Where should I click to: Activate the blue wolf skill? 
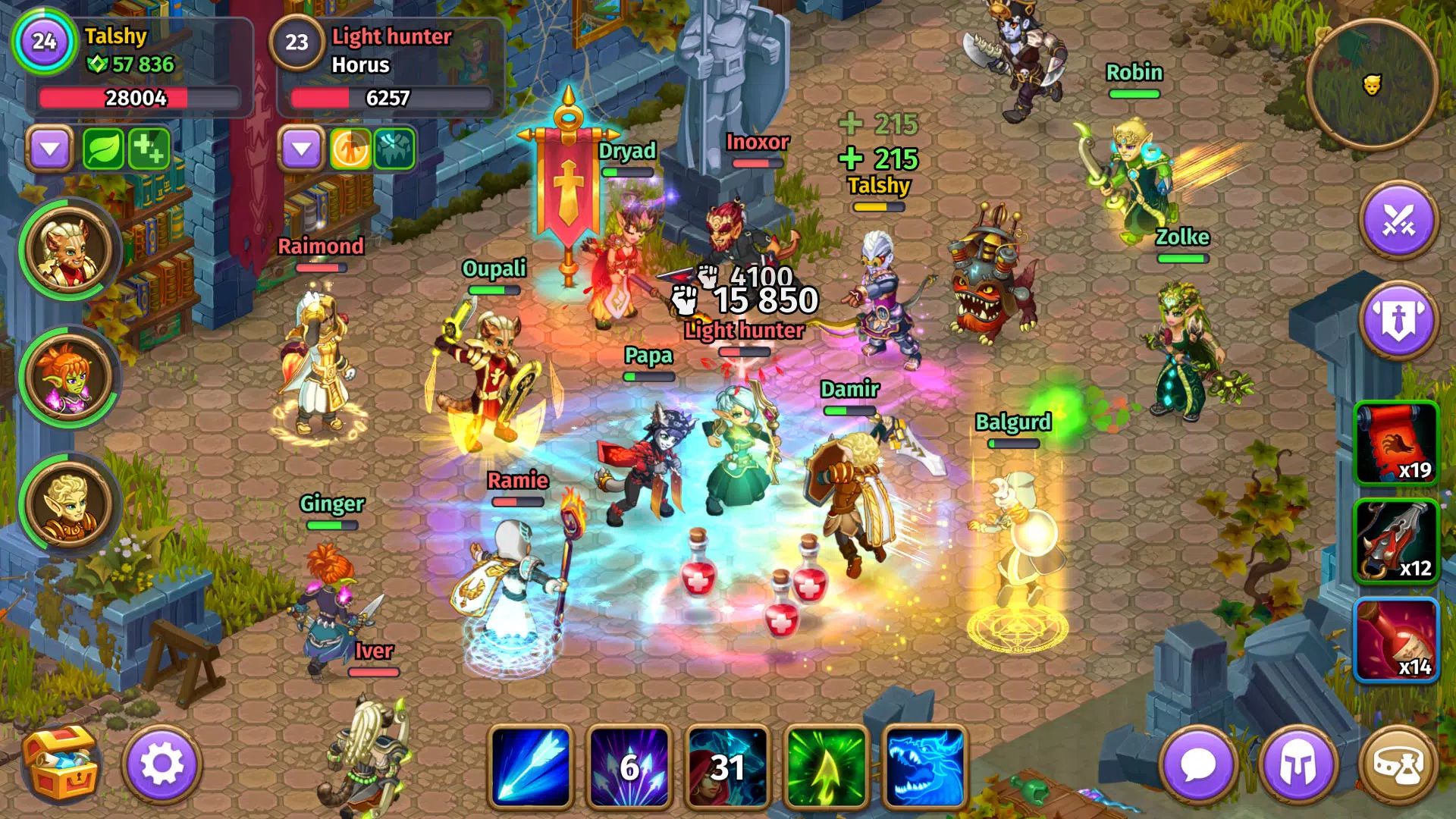(925, 766)
